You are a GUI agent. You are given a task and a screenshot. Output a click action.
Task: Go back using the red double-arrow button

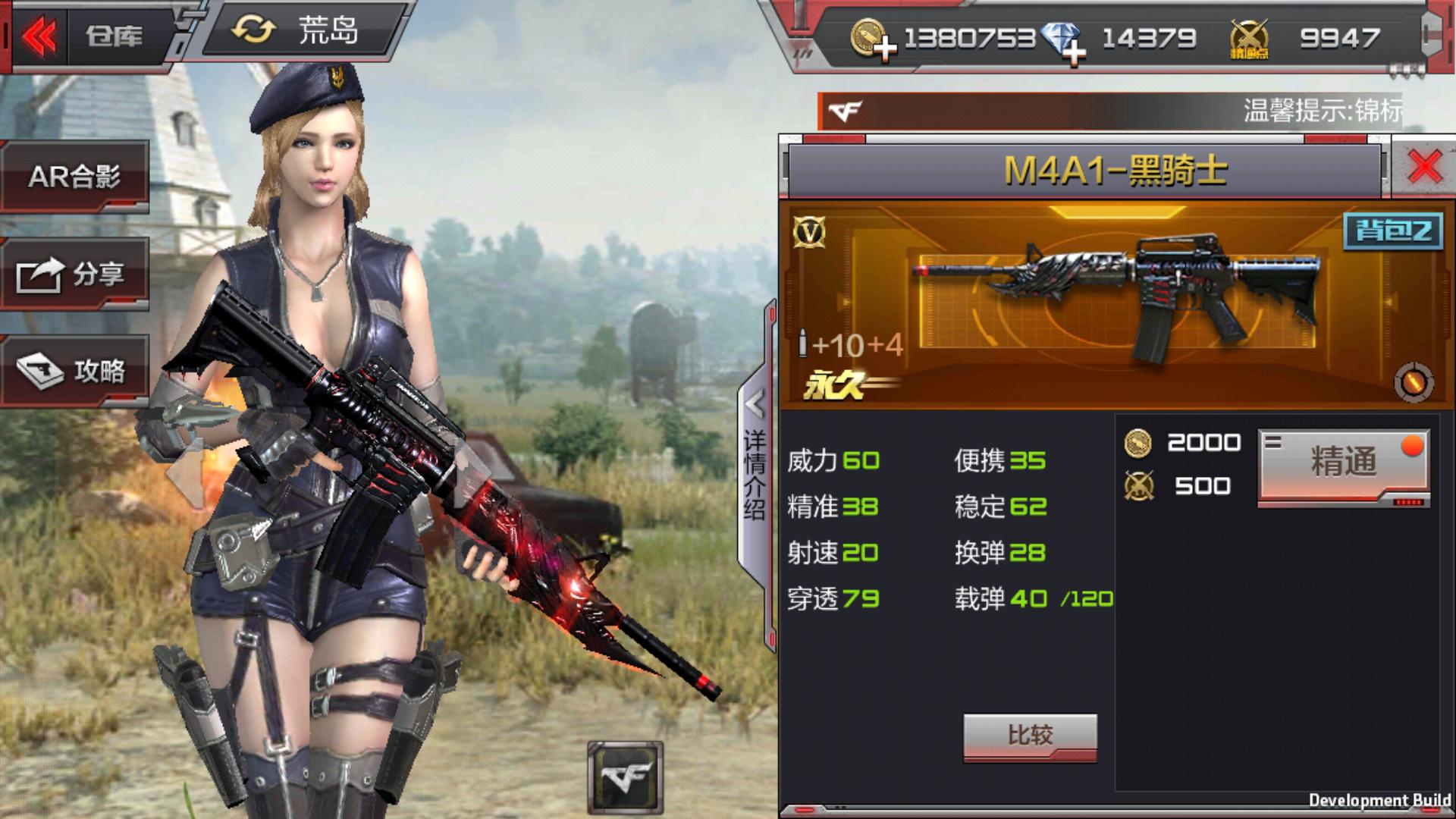(x=39, y=36)
